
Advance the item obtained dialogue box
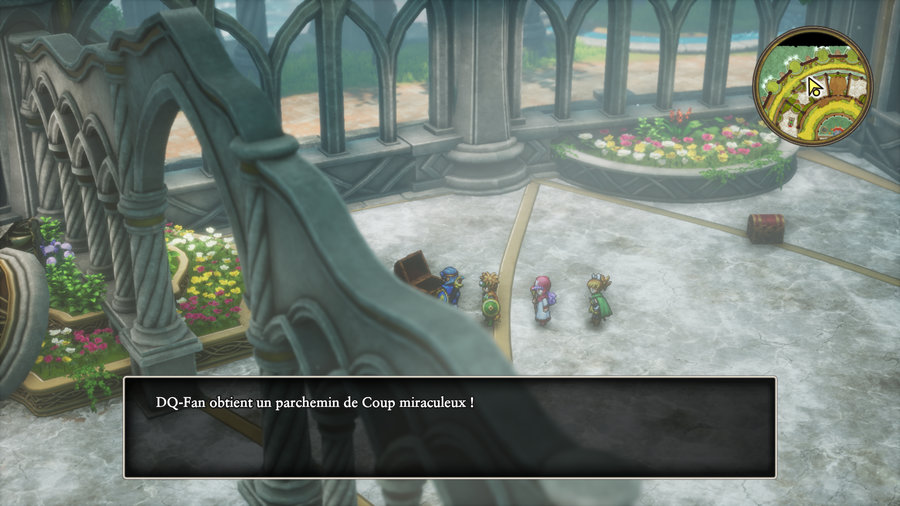(x=449, y=427)
